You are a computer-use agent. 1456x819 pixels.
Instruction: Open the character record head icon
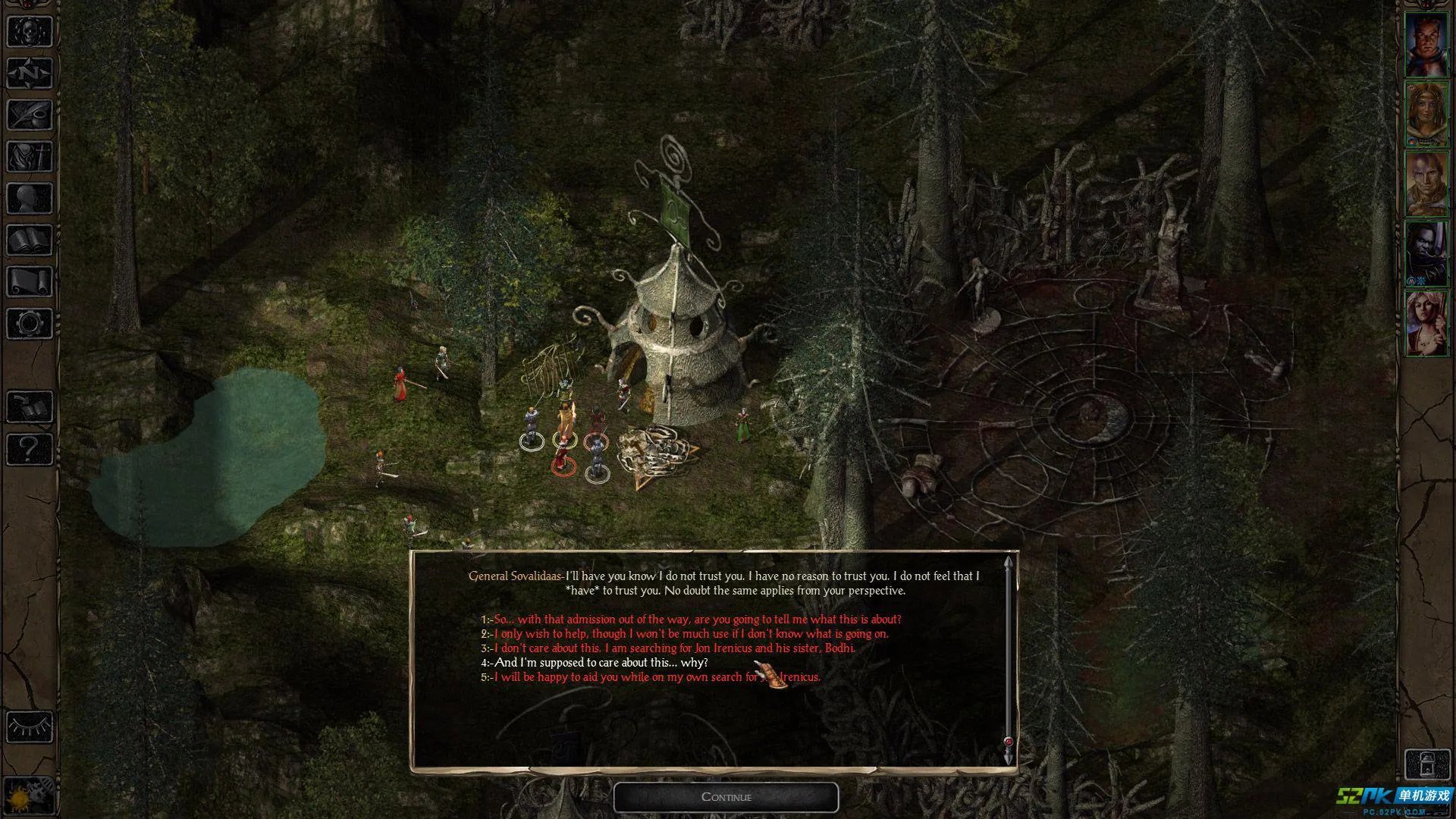(30, 199)
